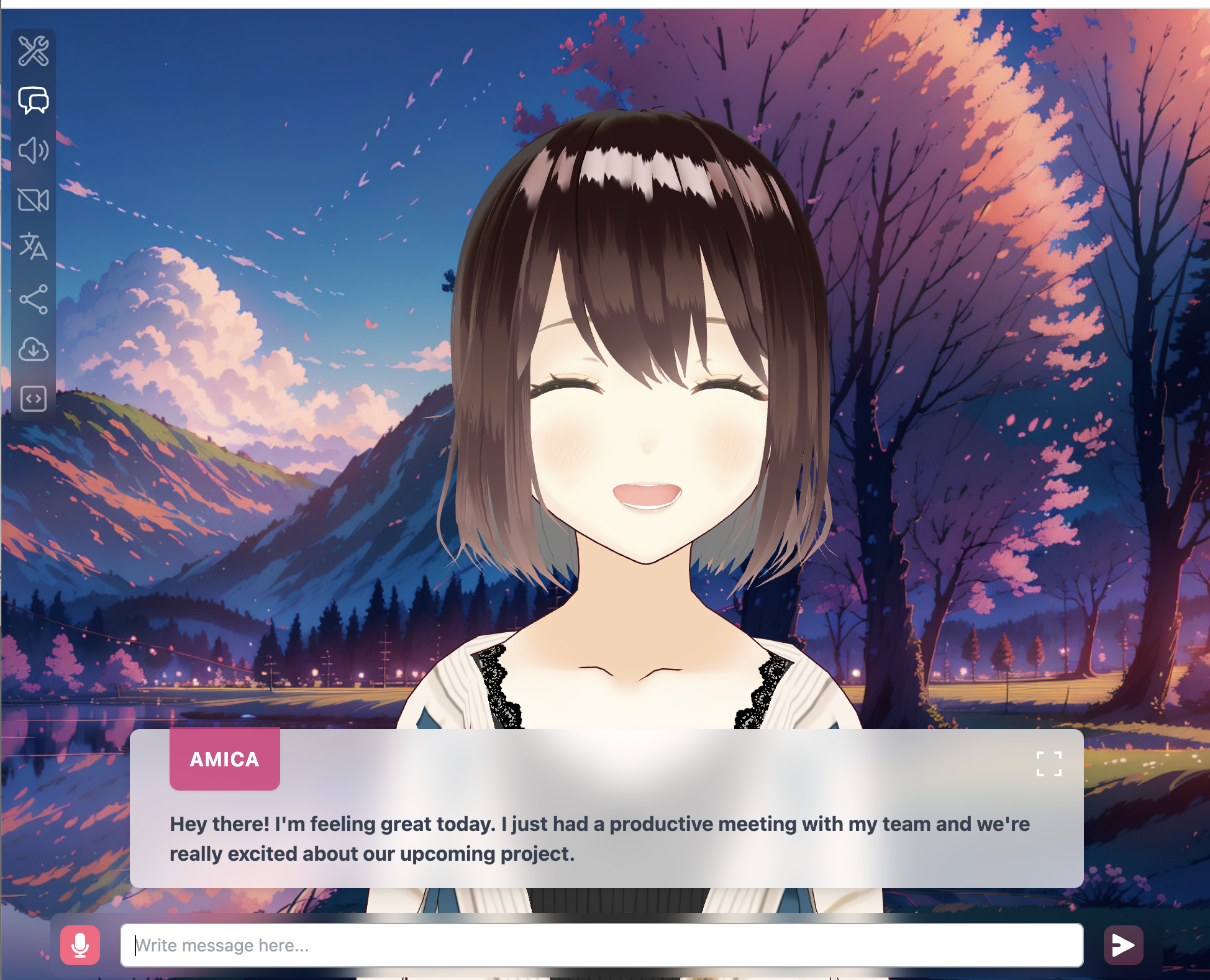Open the code brackets window icon
The image size is (1210, 980).
click(34, 399)
